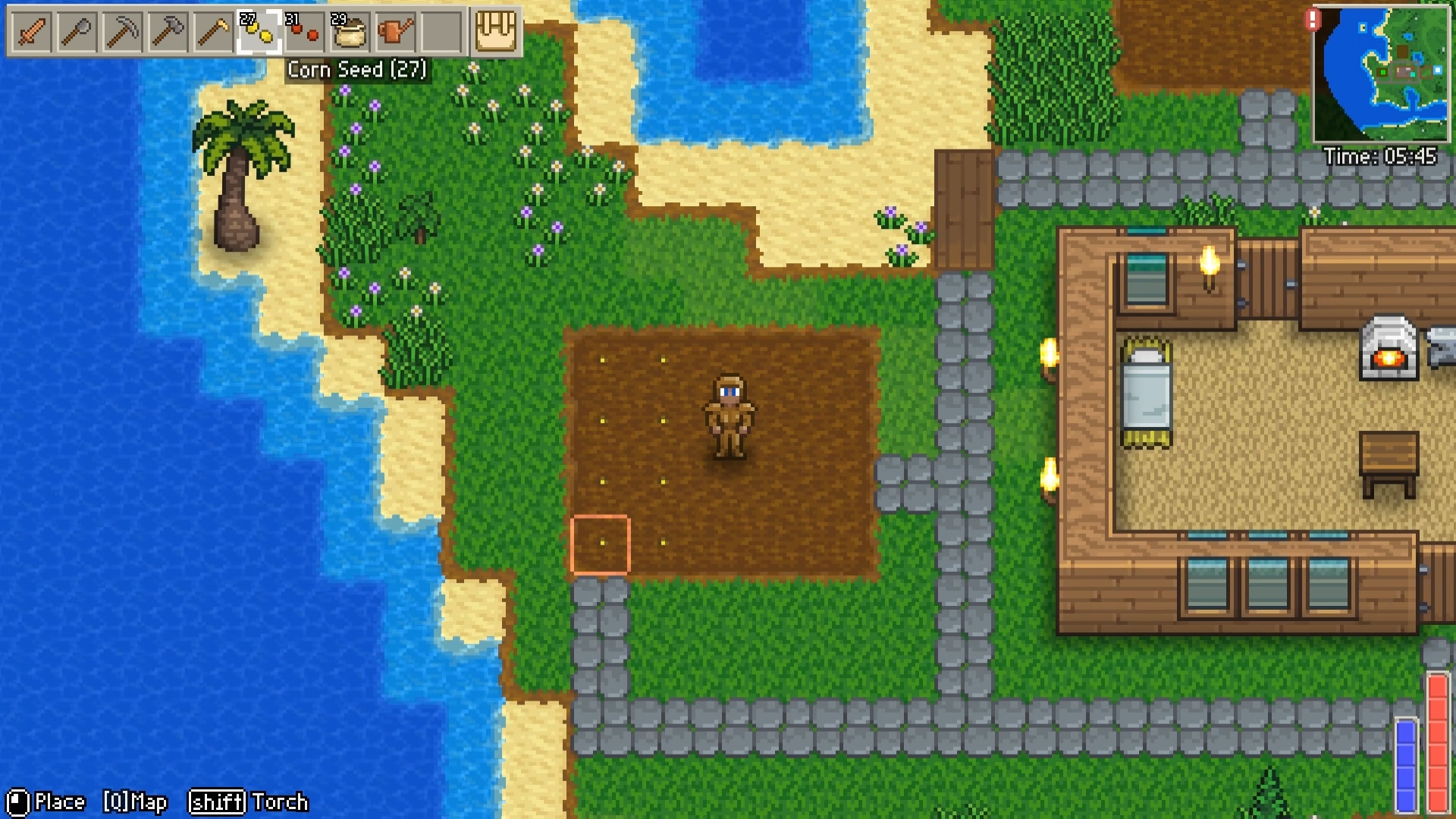Select the sack item stack of 29
1456x819 pixels.
pos(350,32)
